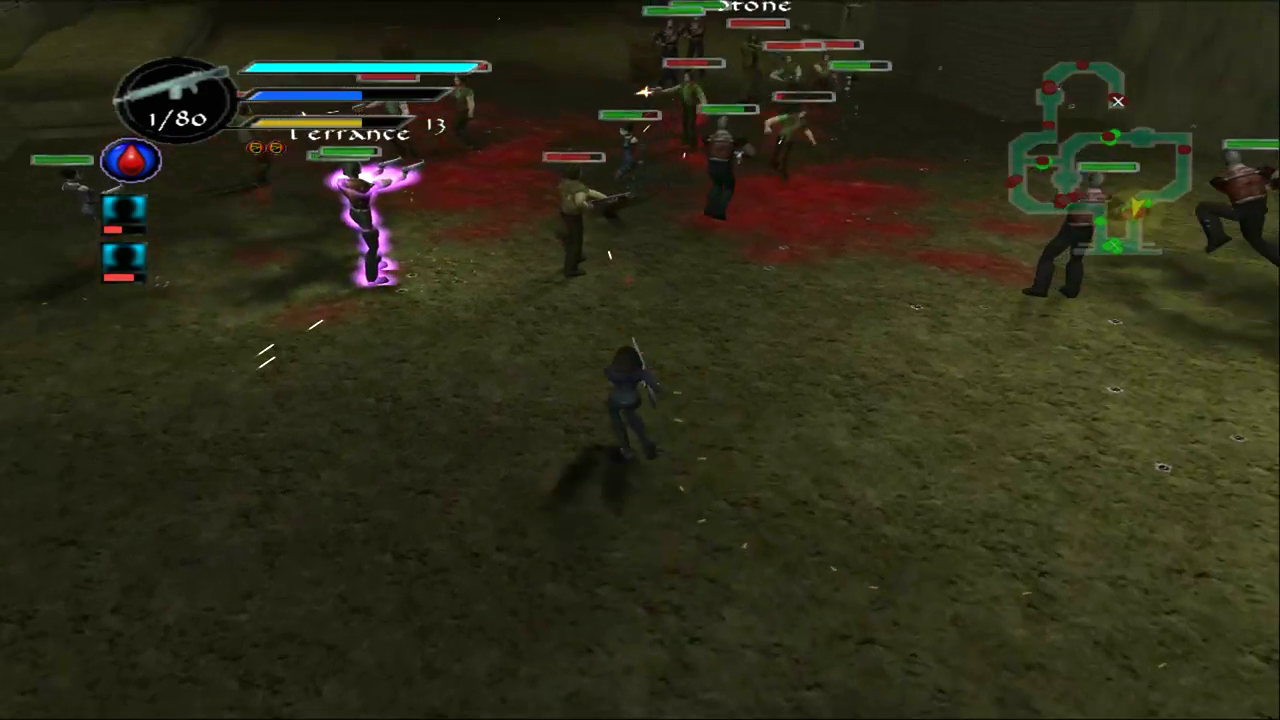Viewport: 1280px width, 720px height.
Task: Toggle the upper teammate portrait indicator
Action: (x=122, y=207)
